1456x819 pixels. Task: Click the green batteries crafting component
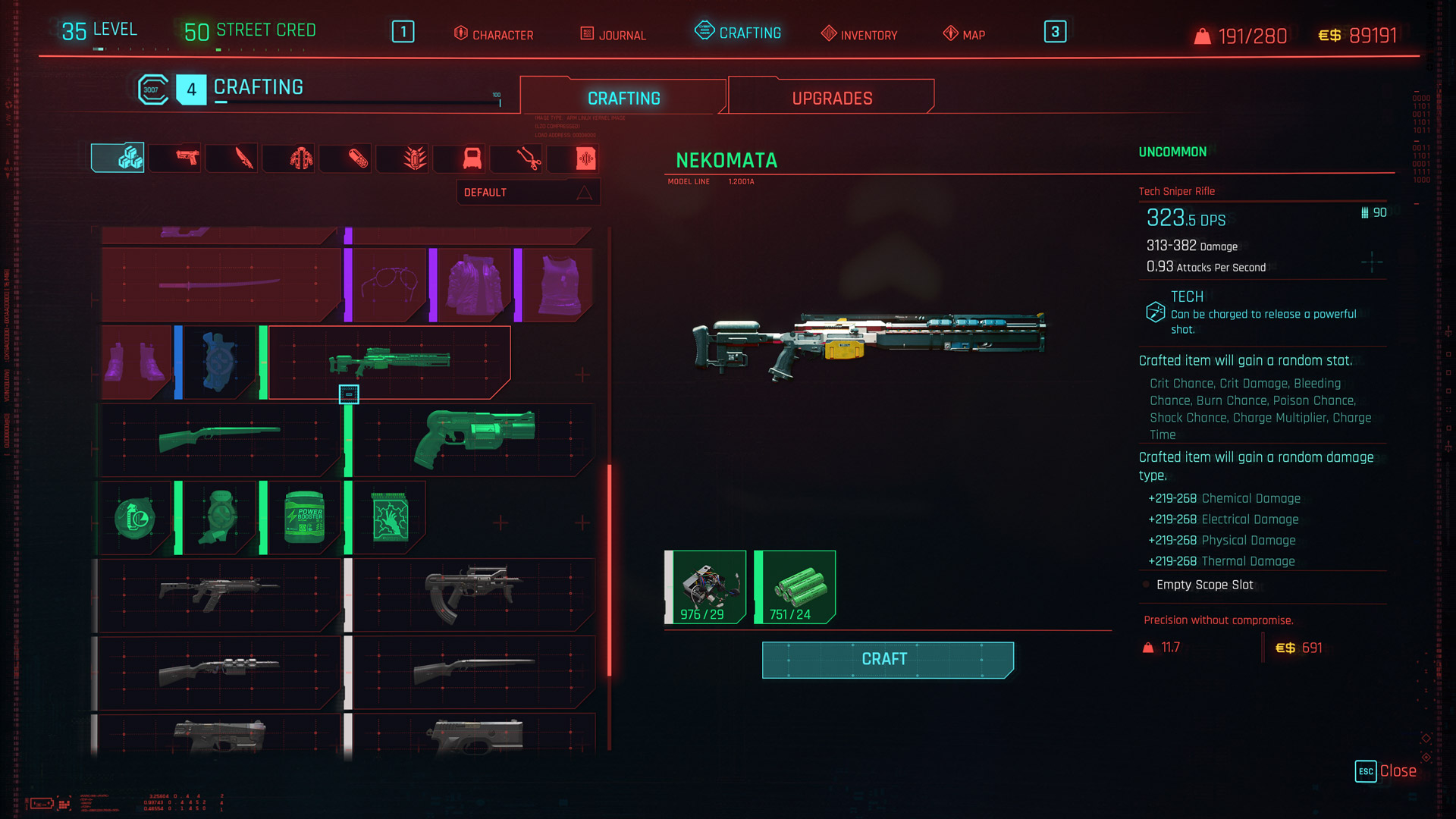(x=795, y=587)
